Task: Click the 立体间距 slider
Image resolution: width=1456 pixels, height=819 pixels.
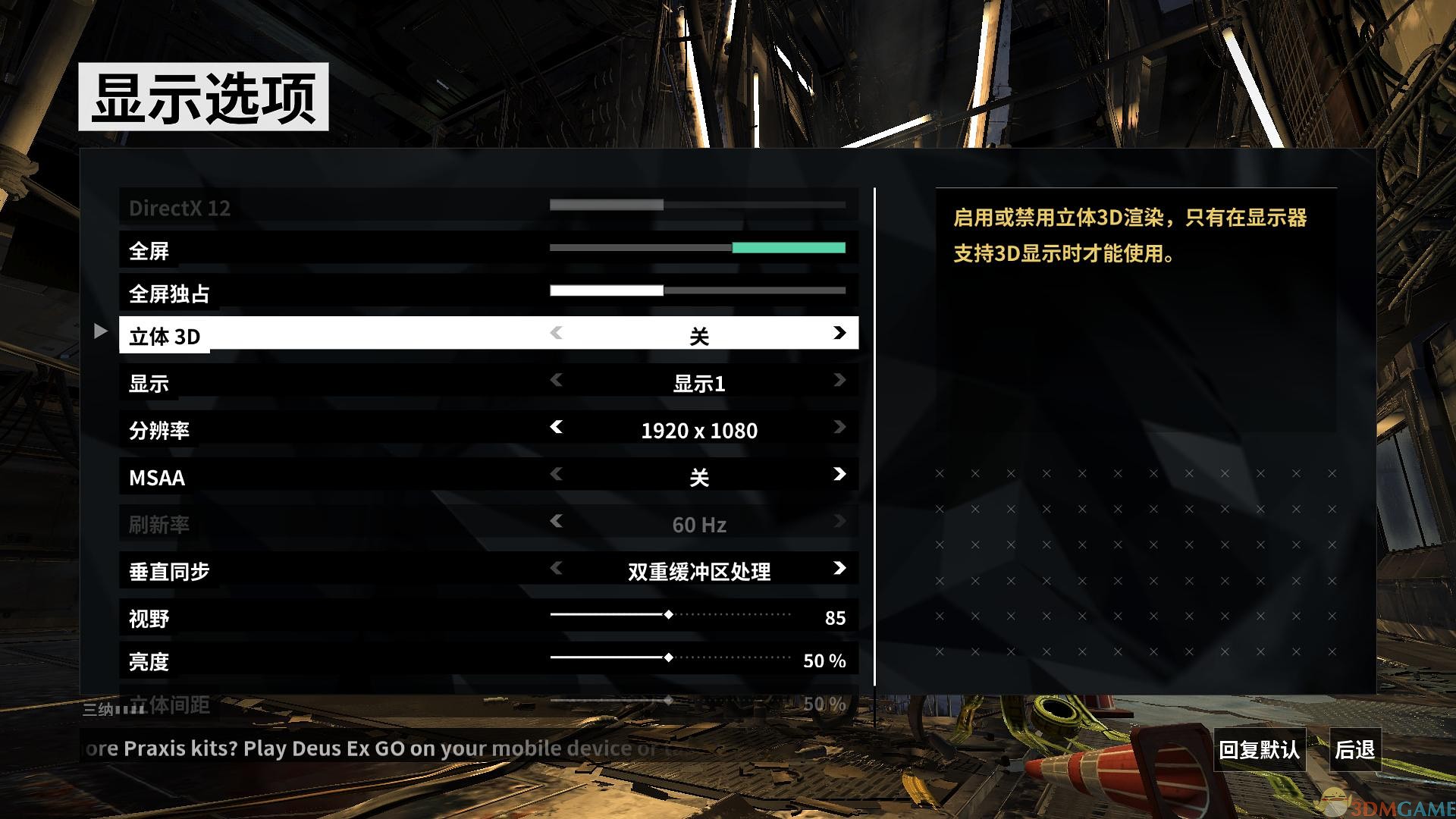Action: pyautogui.click(x=669, y=702)
